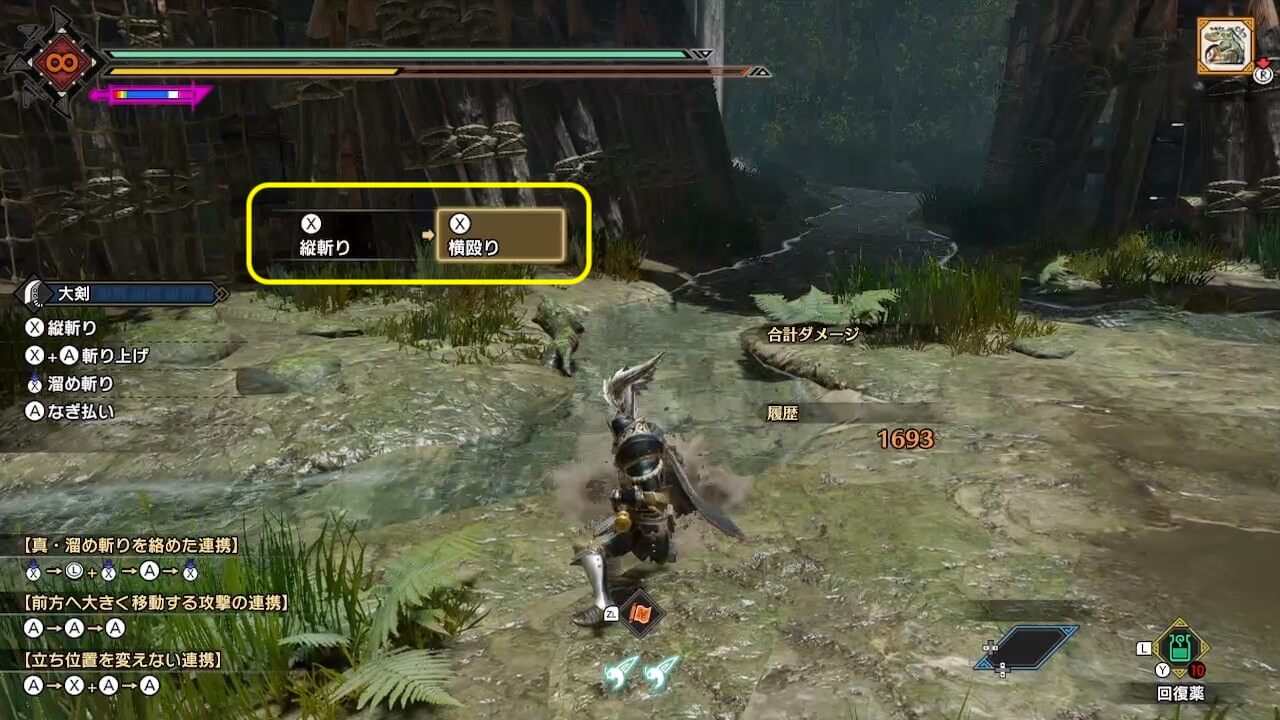The image size is (1280, 720).
Task: Use the 回復薬 potion item slot
Action: tap(1180, 649)
